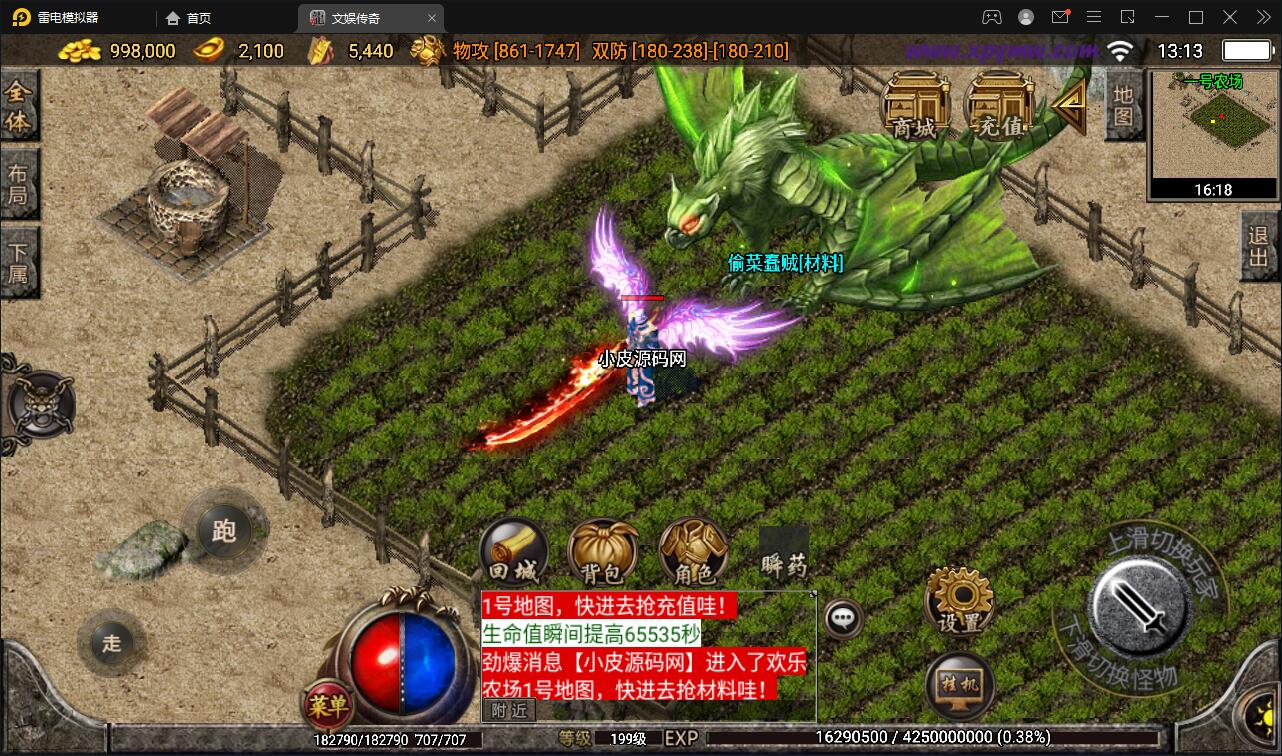Toggle 跑 run movement mode

coord(224,531)
